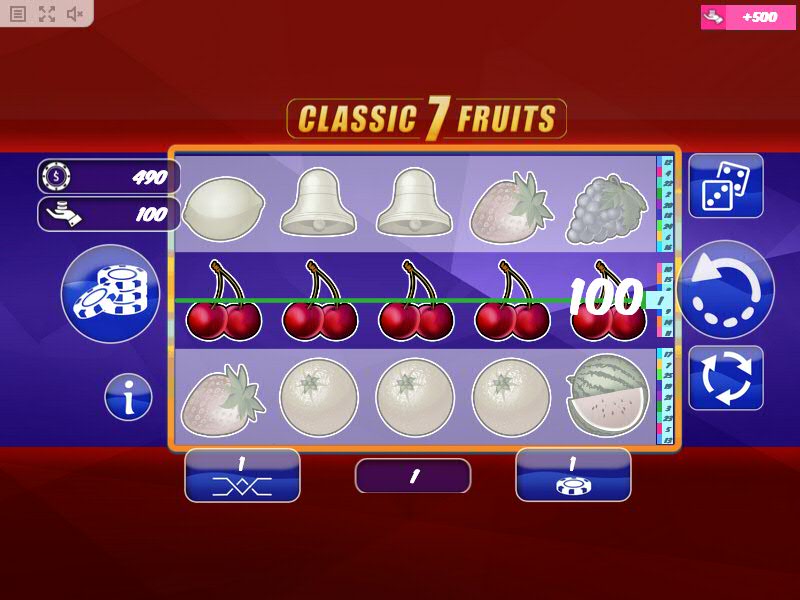
Task: Open the info paytable button
Action: click(x=129, y=397)
